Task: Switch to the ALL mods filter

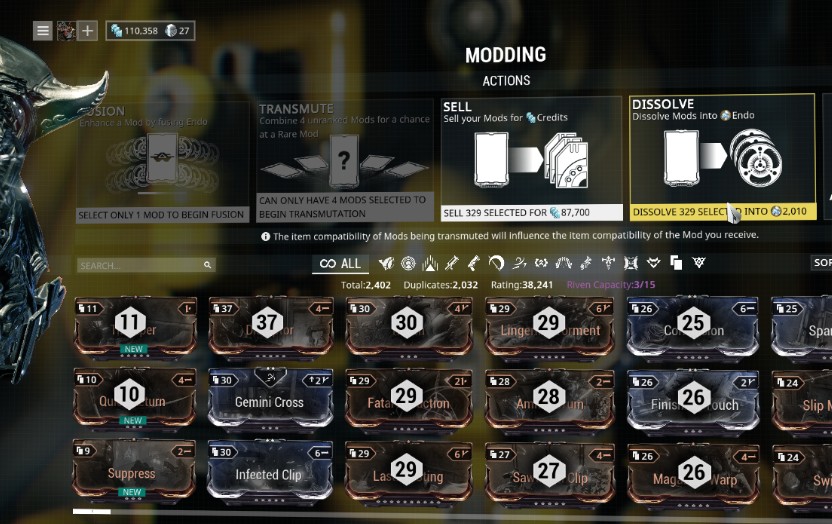Action: pos(339,264)
